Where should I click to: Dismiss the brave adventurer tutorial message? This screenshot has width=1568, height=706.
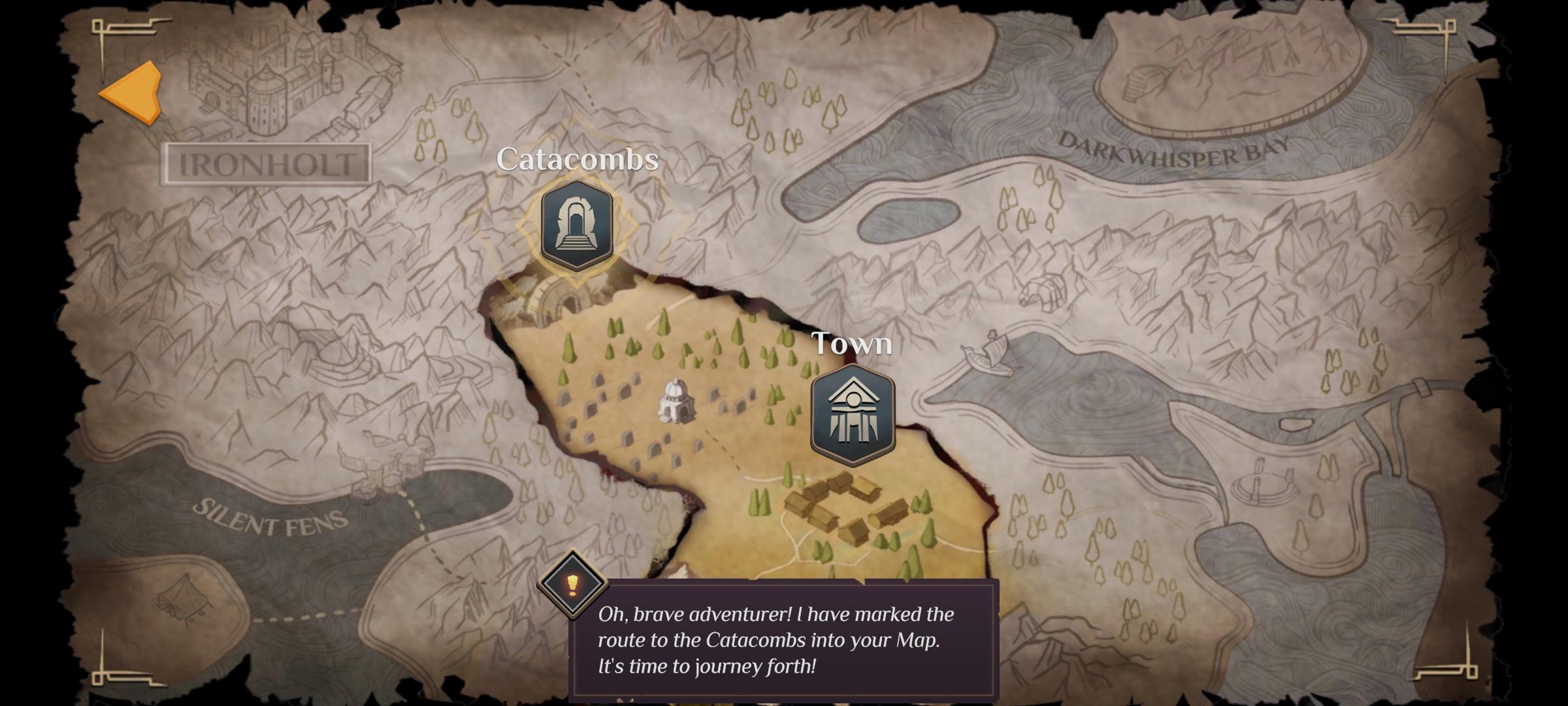coord(783,640)
